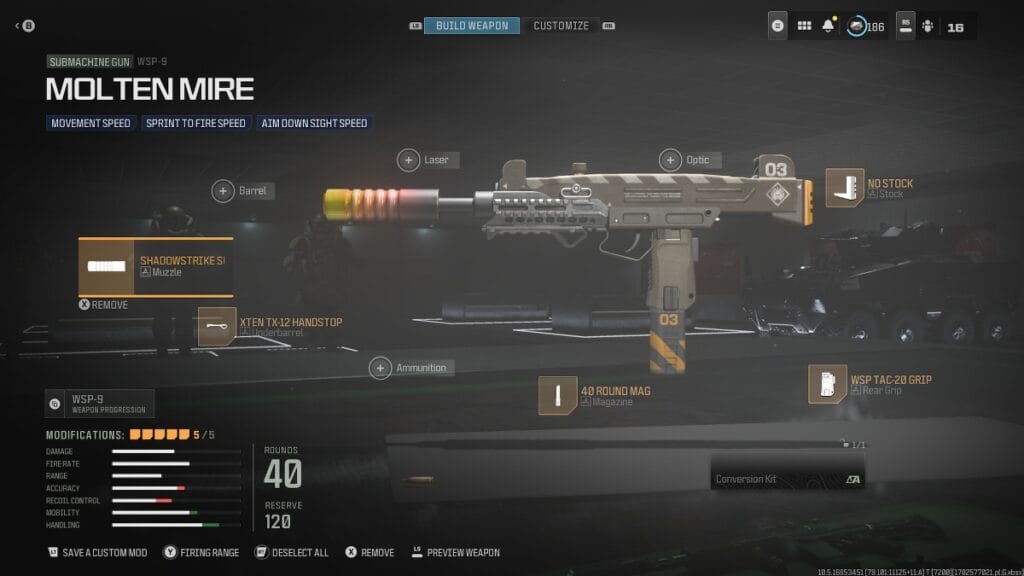This screenshot has height=576, width=1024.
Task: Add a Laser attachment
Action: 409,159
